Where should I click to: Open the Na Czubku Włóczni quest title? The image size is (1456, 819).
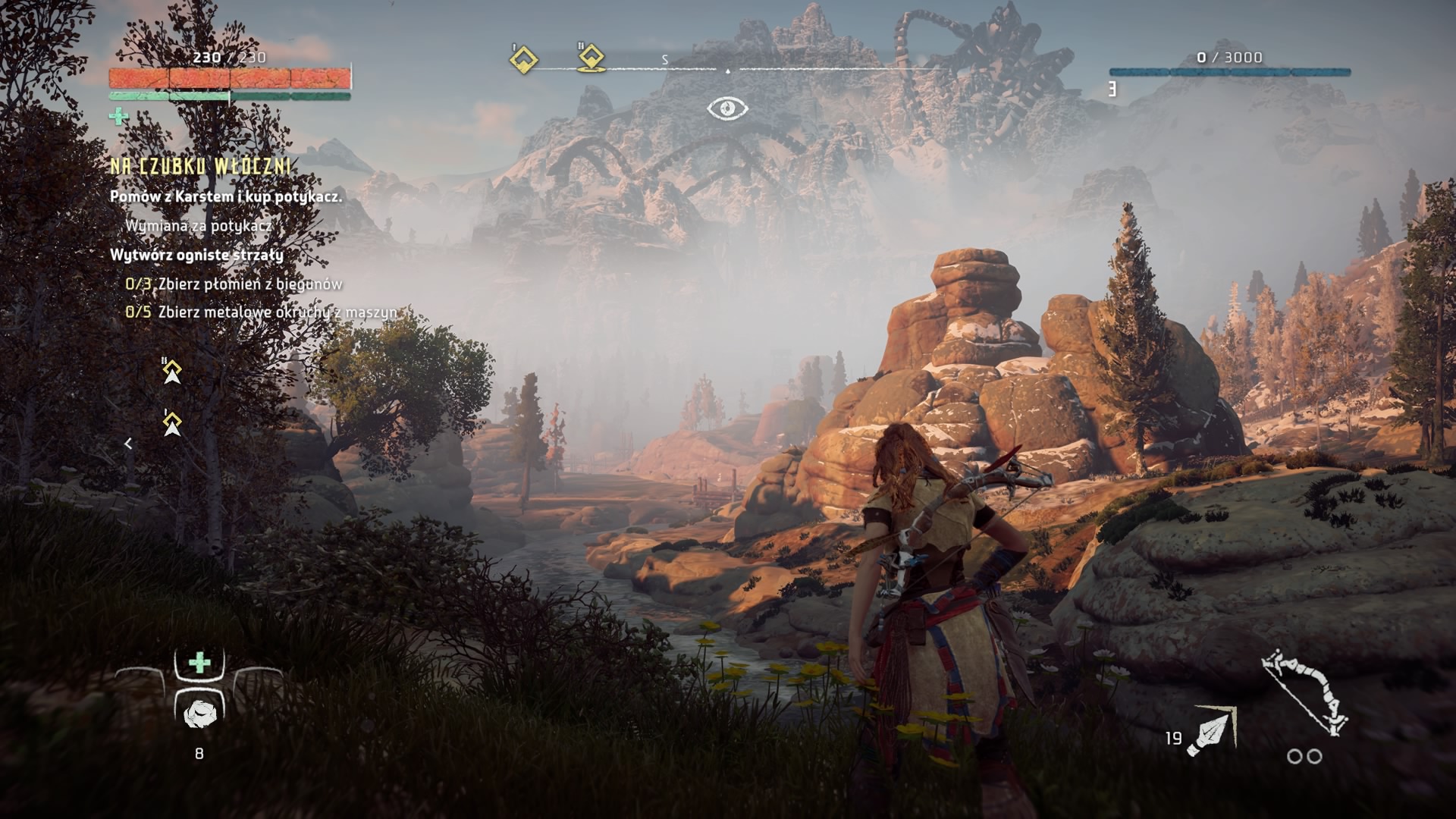(x=201, y=167)
